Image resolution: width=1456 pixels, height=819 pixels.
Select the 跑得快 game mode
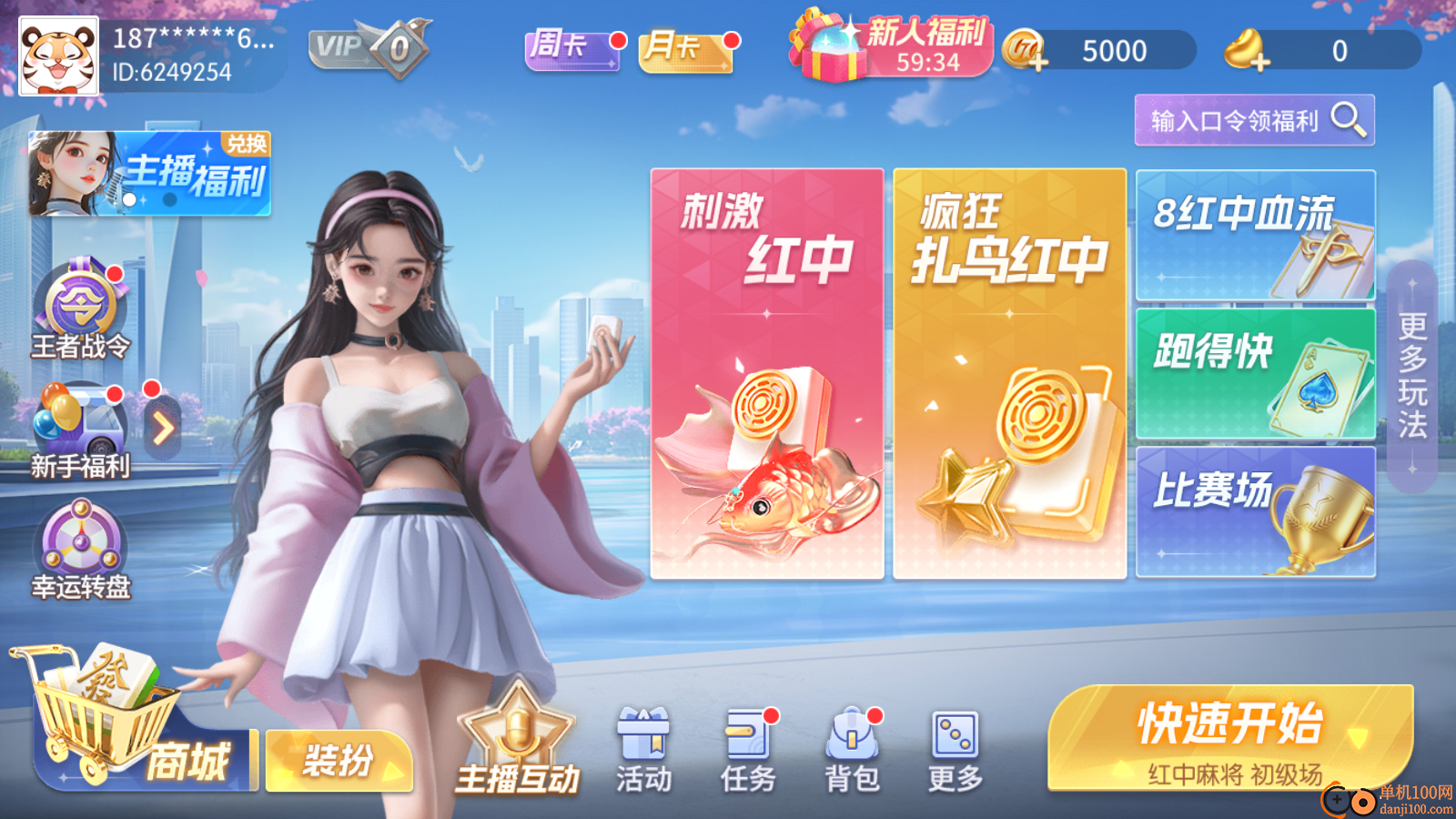point(1256,369)
